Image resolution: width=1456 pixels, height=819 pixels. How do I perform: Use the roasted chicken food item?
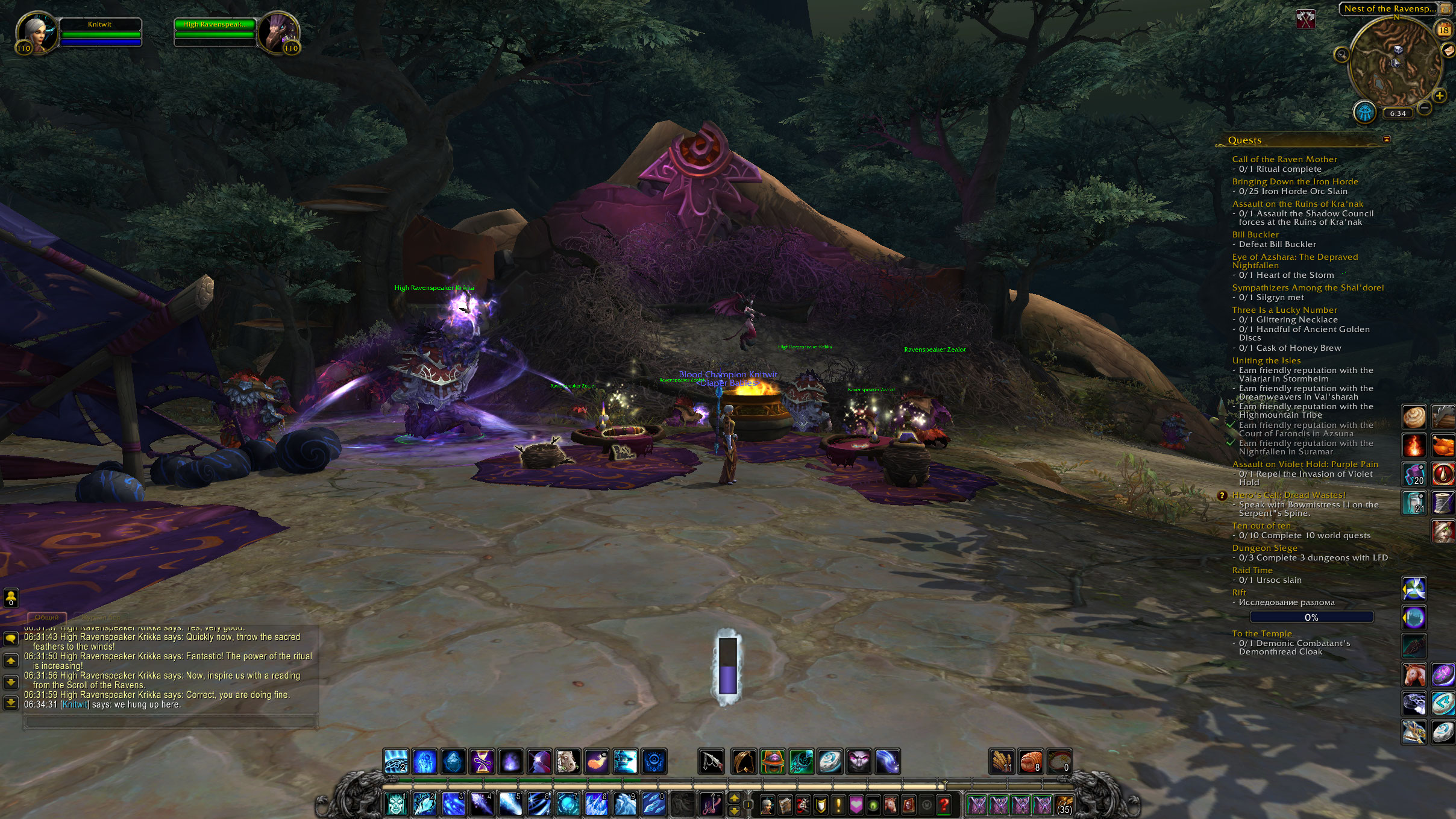click(x=1444, y=447)
